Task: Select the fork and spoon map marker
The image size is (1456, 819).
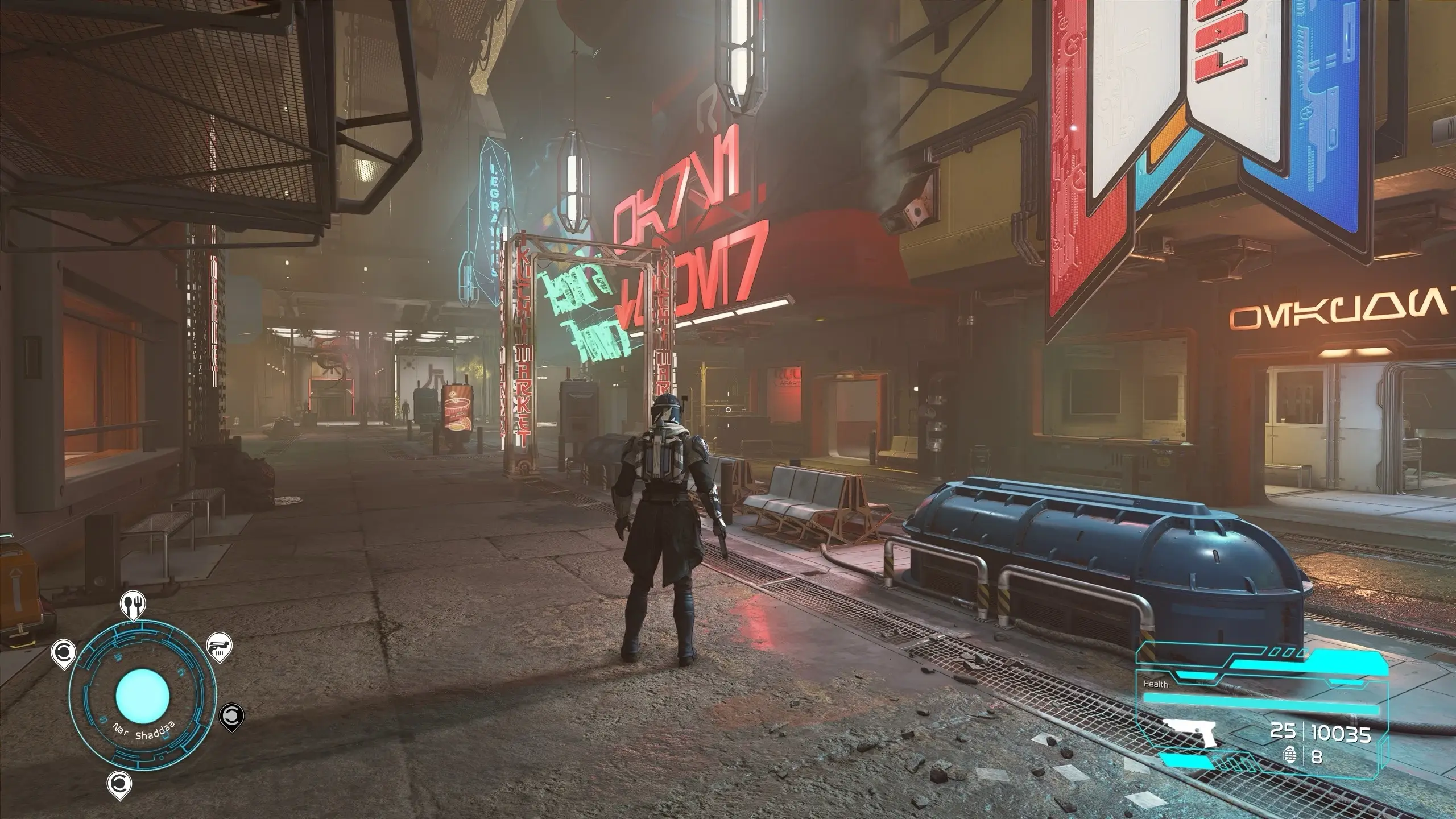Action: [x=134, y=606]
